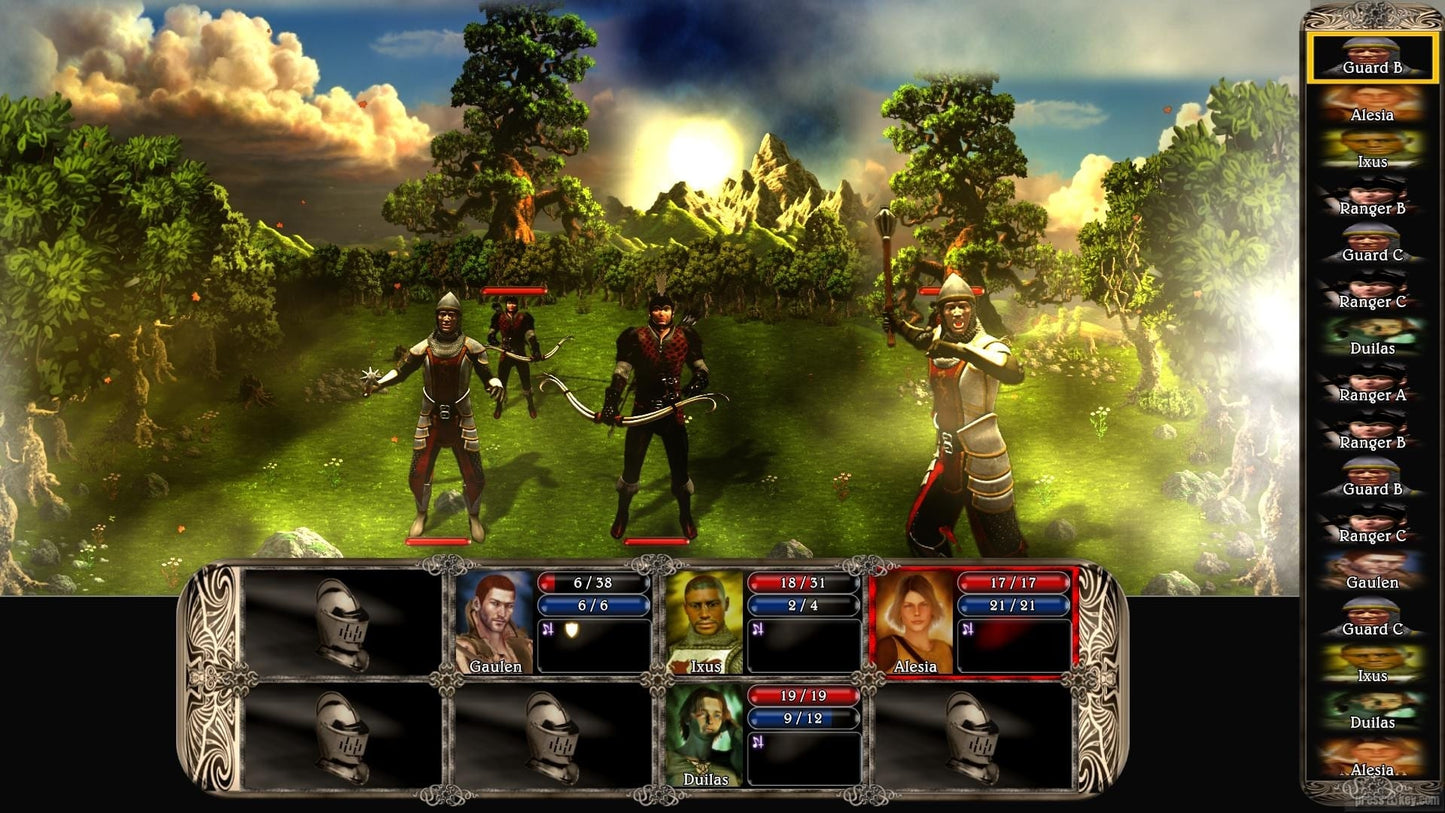1445x813 pixels.
Task: Click Ixus's 2/4 blue mana bar
Action: [x=803, y=605]
